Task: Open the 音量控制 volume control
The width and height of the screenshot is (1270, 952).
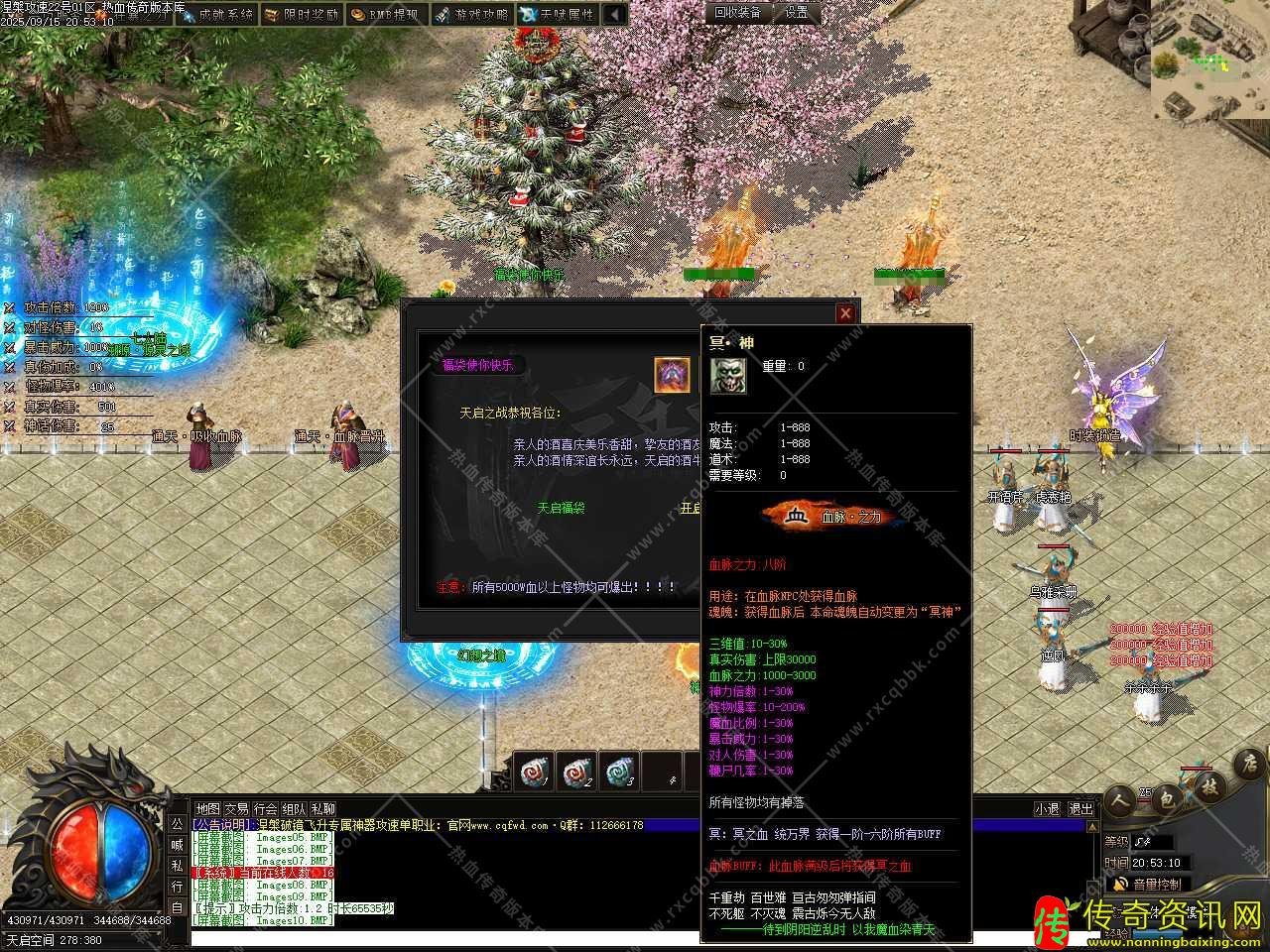Action: 1151,884
